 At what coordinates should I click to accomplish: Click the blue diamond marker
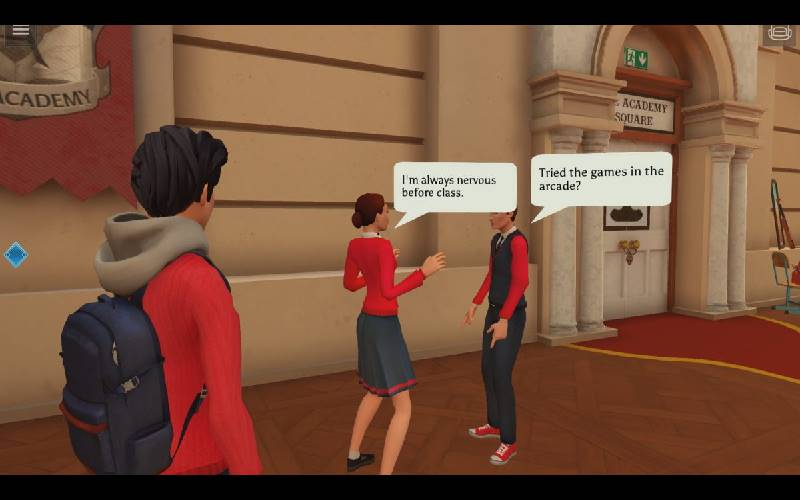[x=16, y=254]
